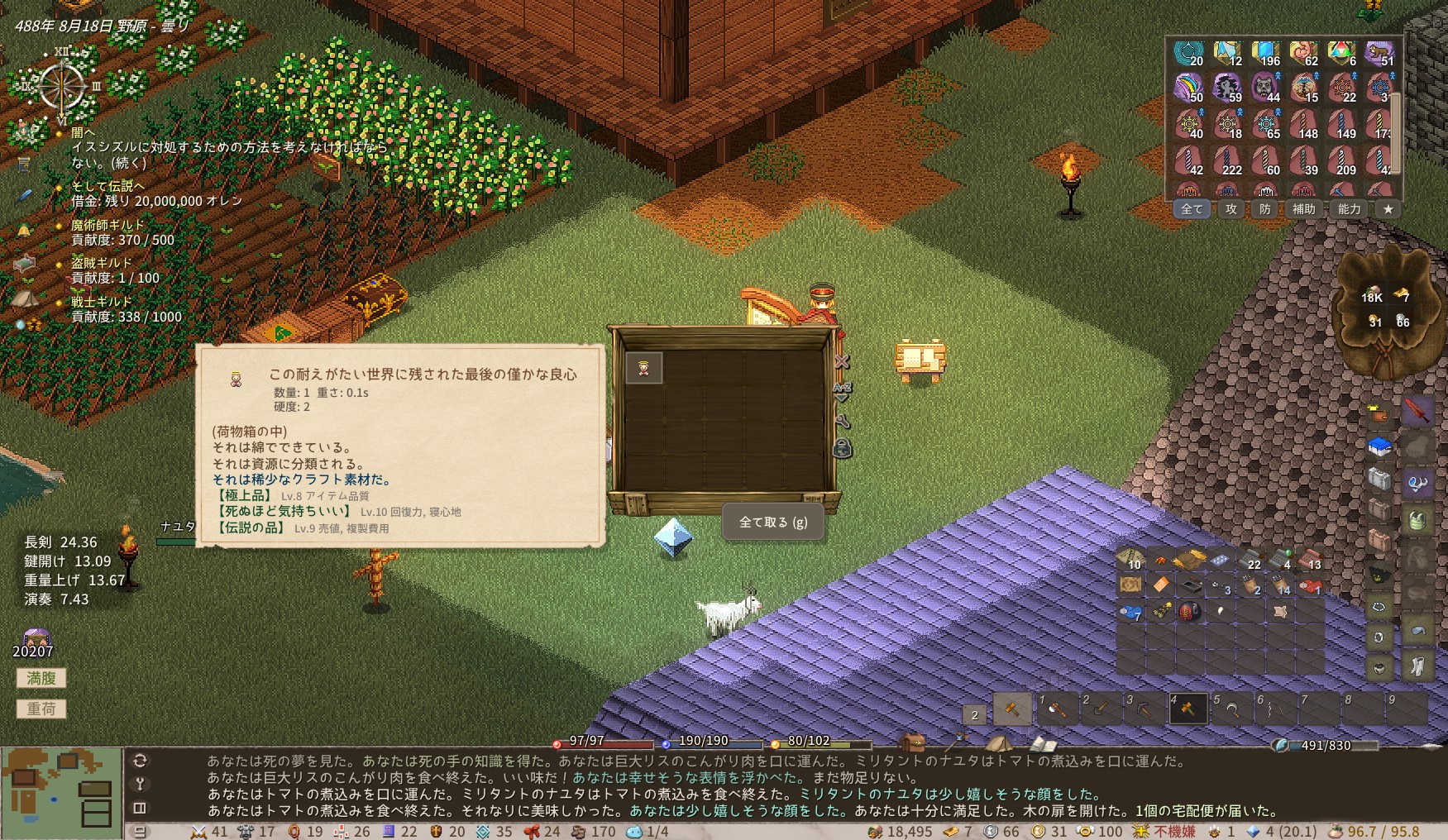
Task: Select the 能力 abilities tab
Action: click(x=1350, y=209)
